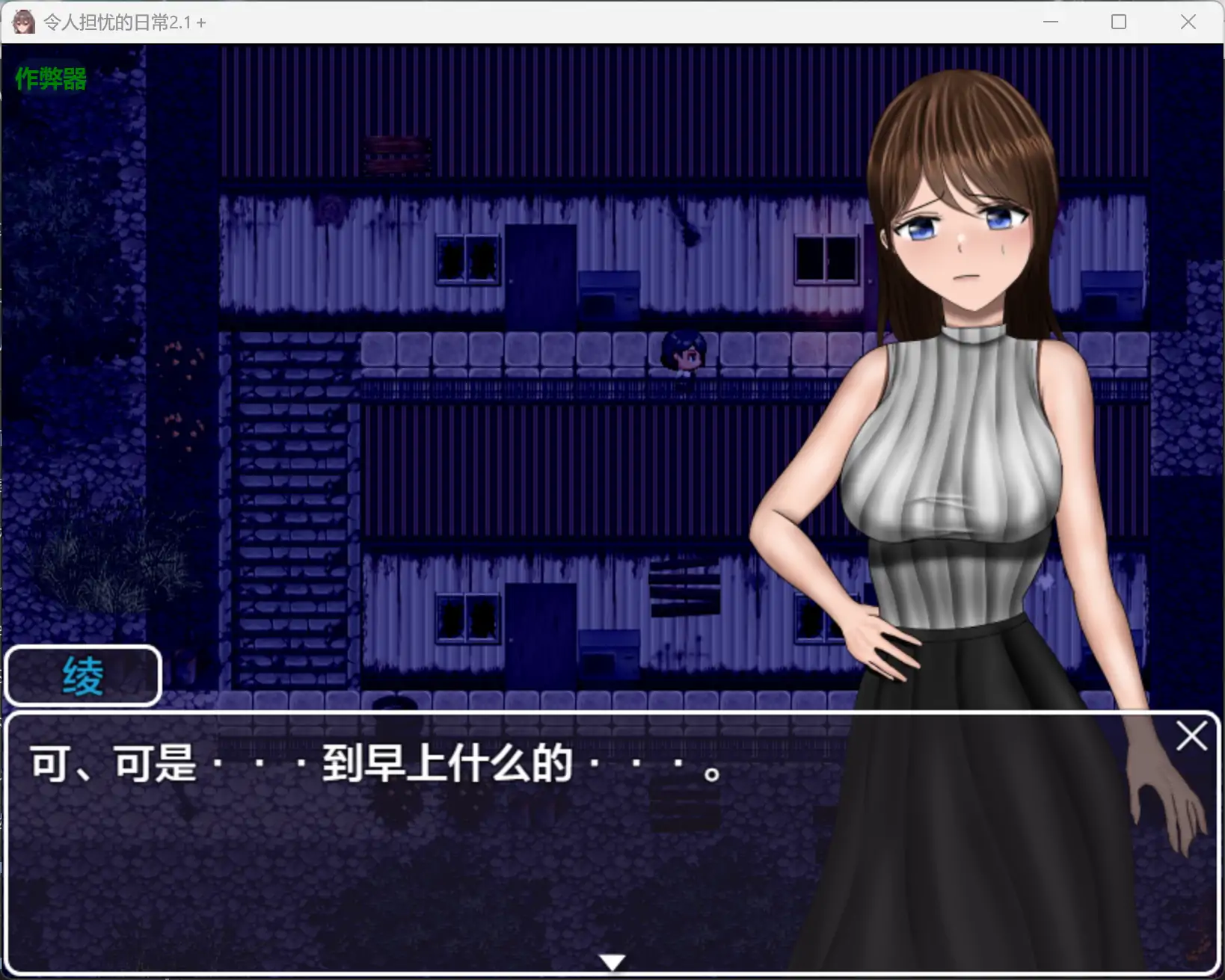This screenshot has width=1225, height=980.
Task: Maximize the game window
Action: point(1119,22)
